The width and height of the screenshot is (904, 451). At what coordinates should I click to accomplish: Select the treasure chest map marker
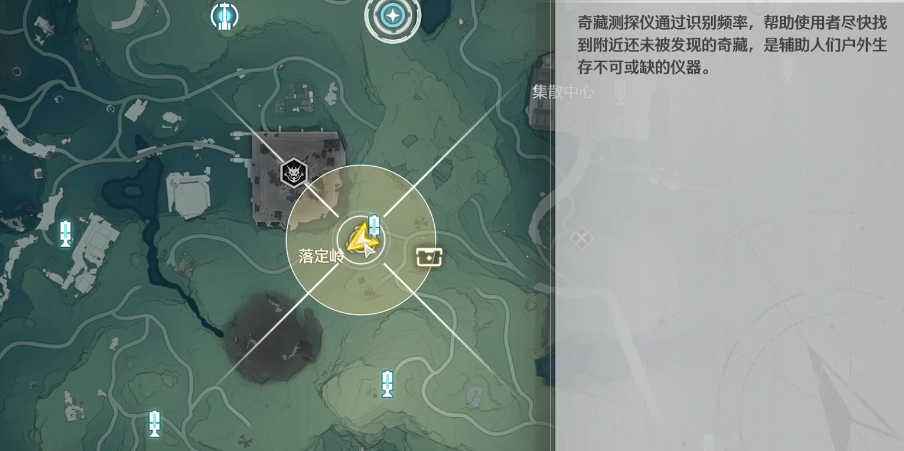tap(429, 257)
